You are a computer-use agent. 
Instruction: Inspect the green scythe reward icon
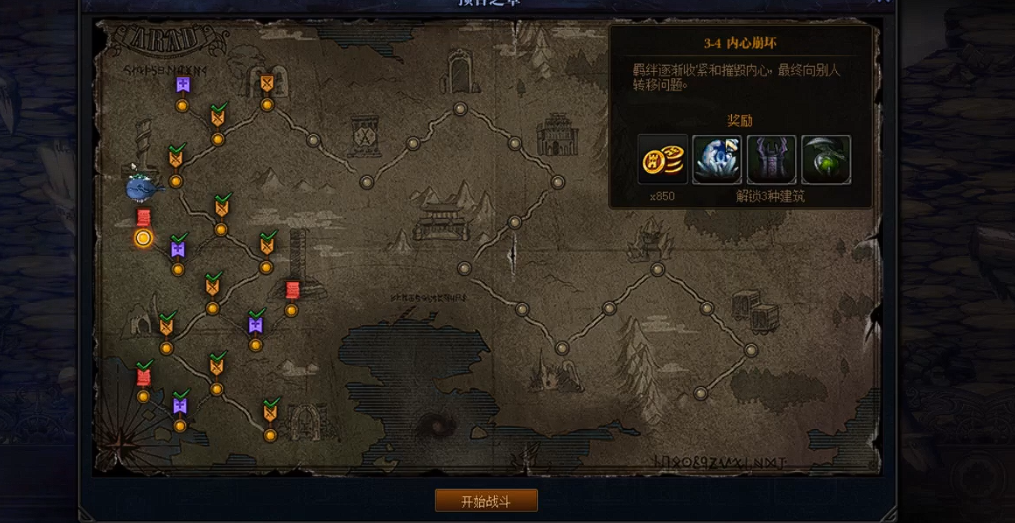[826, 160]
